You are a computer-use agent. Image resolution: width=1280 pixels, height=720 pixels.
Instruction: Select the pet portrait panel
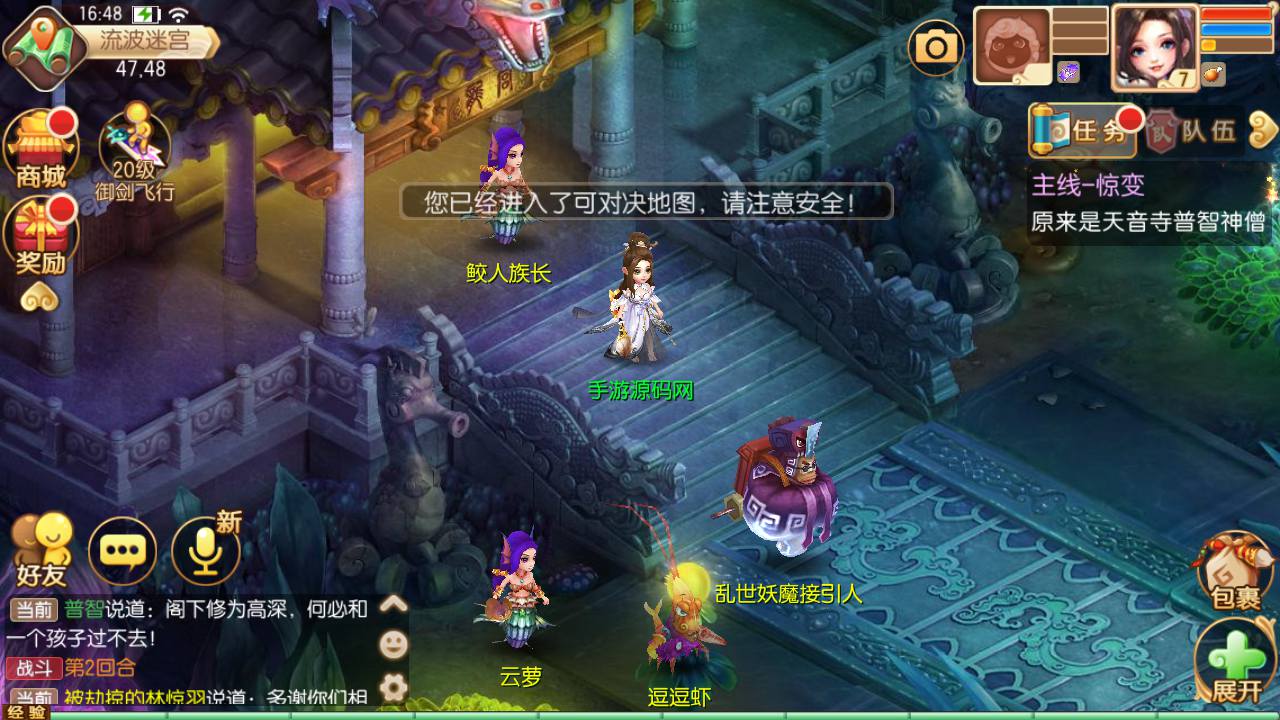(x=1012, y=45)
